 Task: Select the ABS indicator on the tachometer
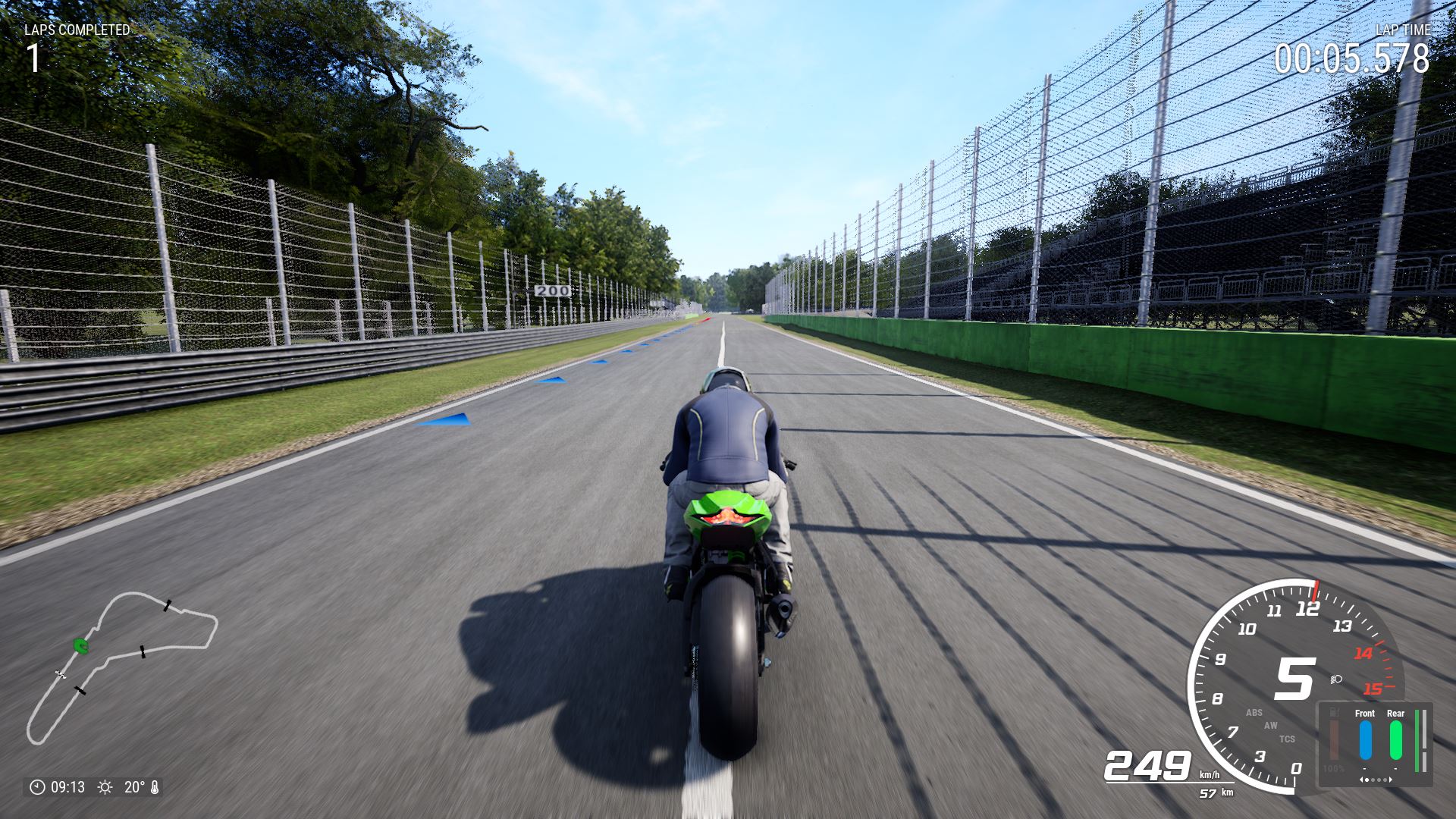click(x=1254, y=713)
